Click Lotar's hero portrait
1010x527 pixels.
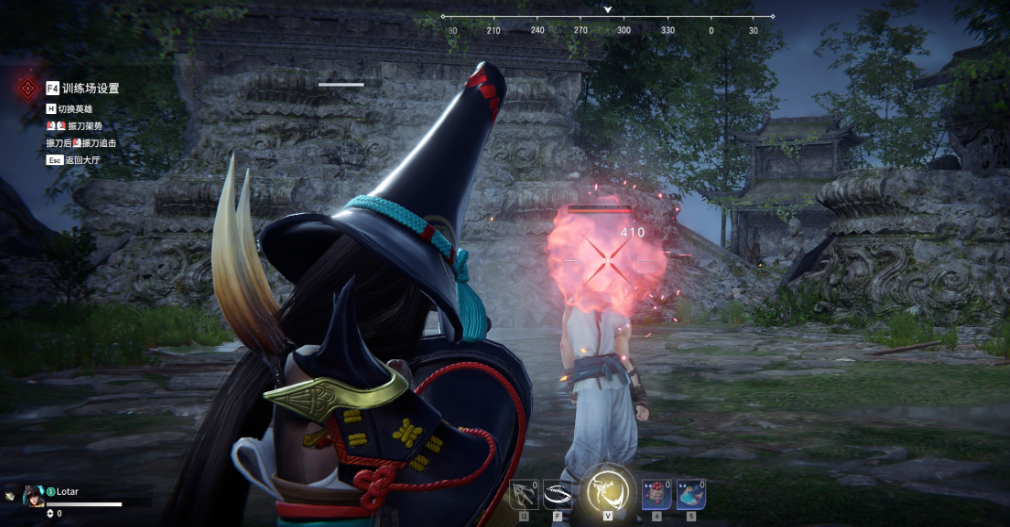34,494
